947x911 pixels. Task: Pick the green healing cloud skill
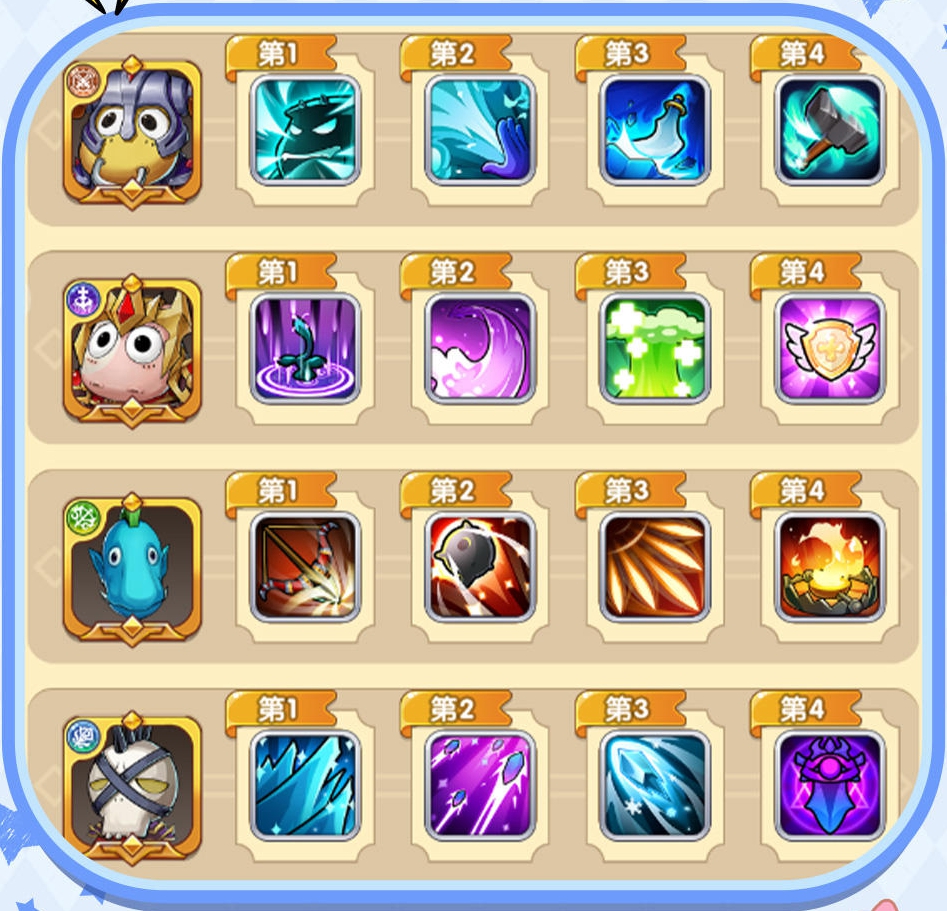pyautogui.click(x=655, y=348)
